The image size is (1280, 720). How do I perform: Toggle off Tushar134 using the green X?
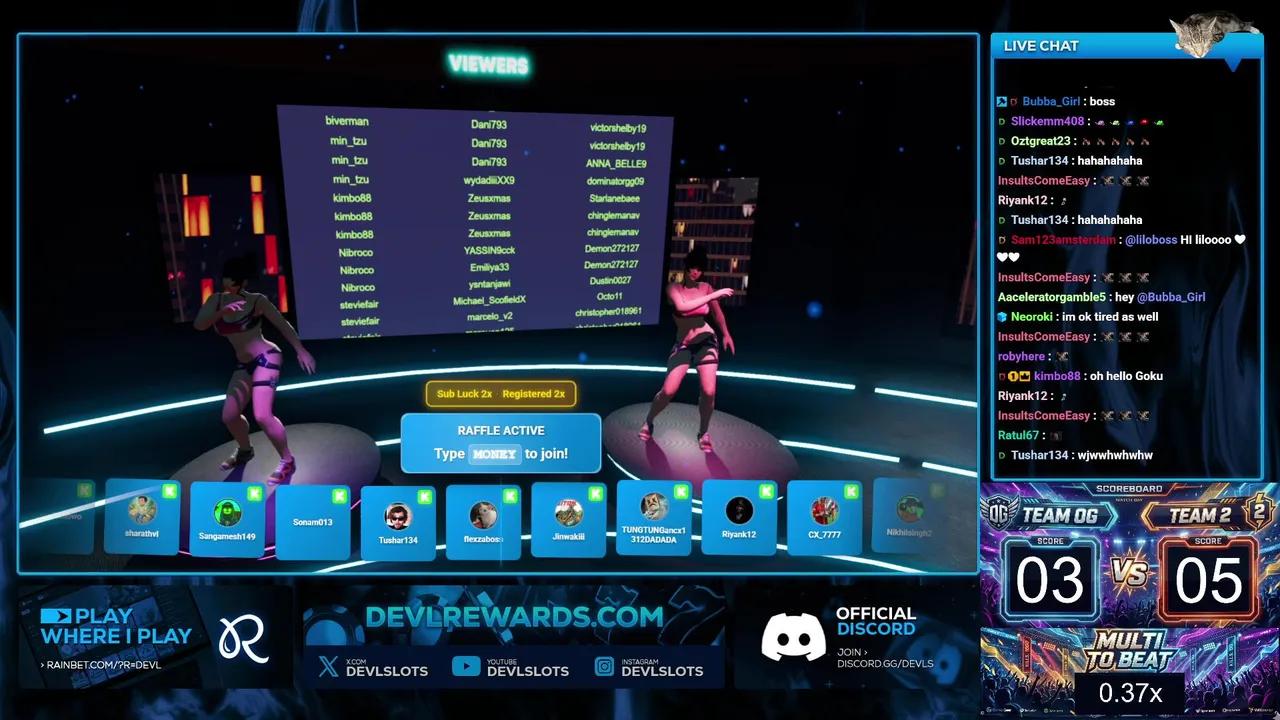pos(424,495)
